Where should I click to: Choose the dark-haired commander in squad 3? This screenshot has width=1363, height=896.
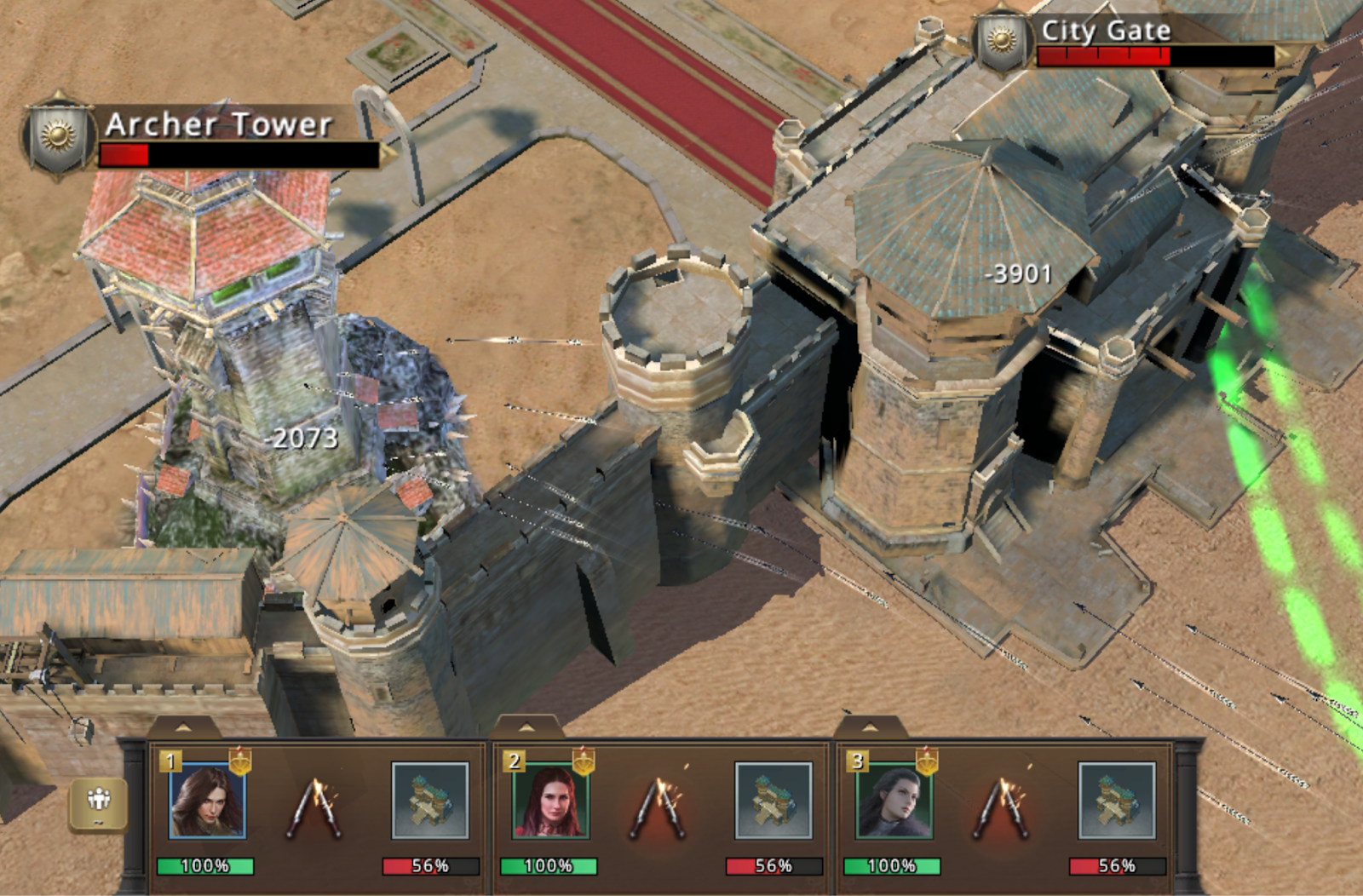click(x=894, y=801)
